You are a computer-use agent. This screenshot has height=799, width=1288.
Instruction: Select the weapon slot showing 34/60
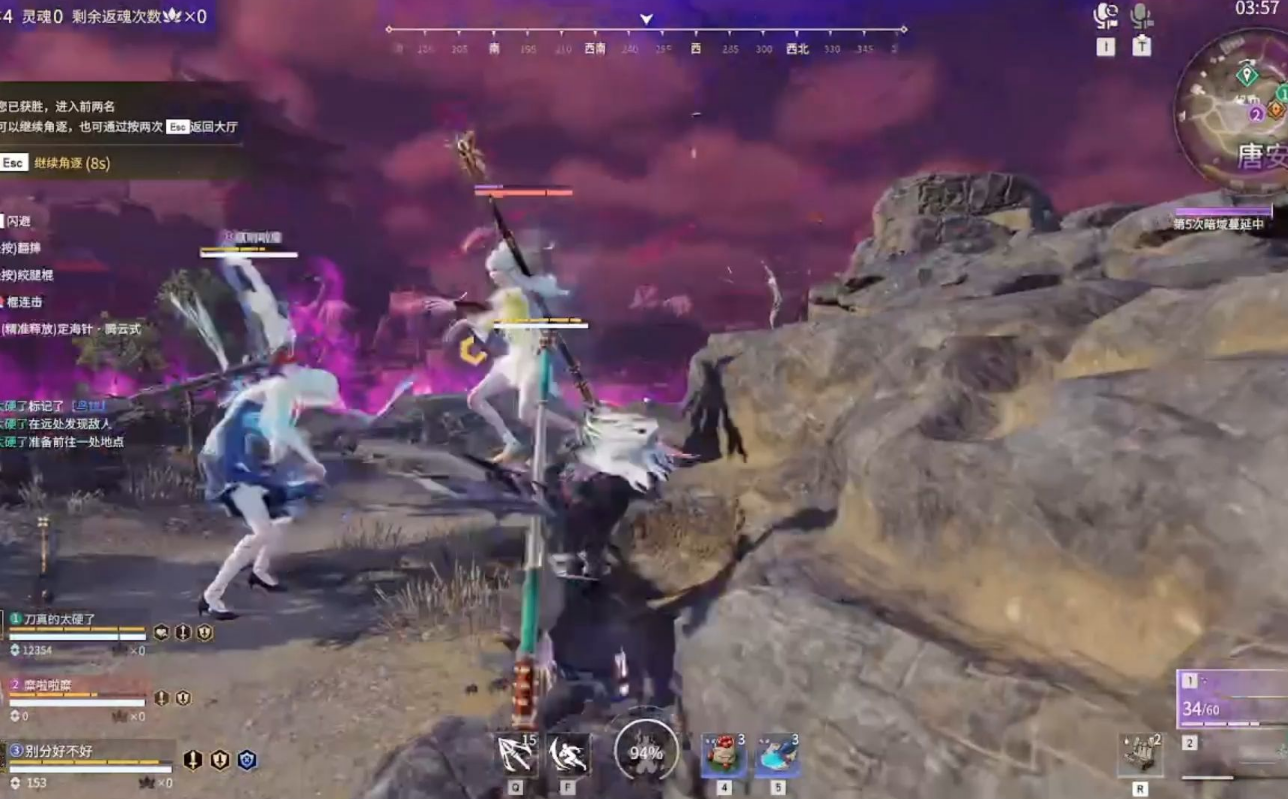pyautogui.click(x=1232, y=699)
